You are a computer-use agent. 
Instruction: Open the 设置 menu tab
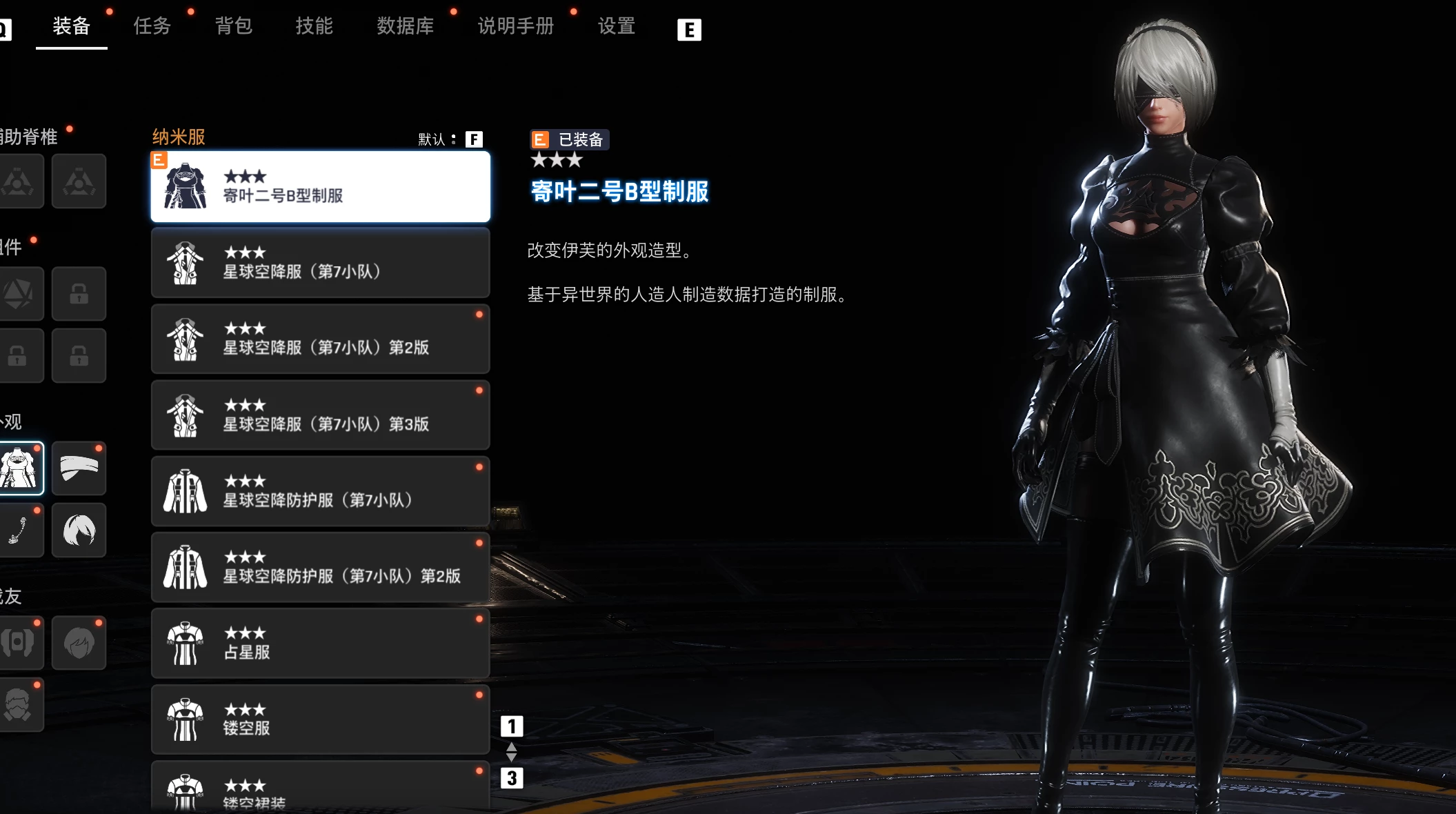[617, 26]
